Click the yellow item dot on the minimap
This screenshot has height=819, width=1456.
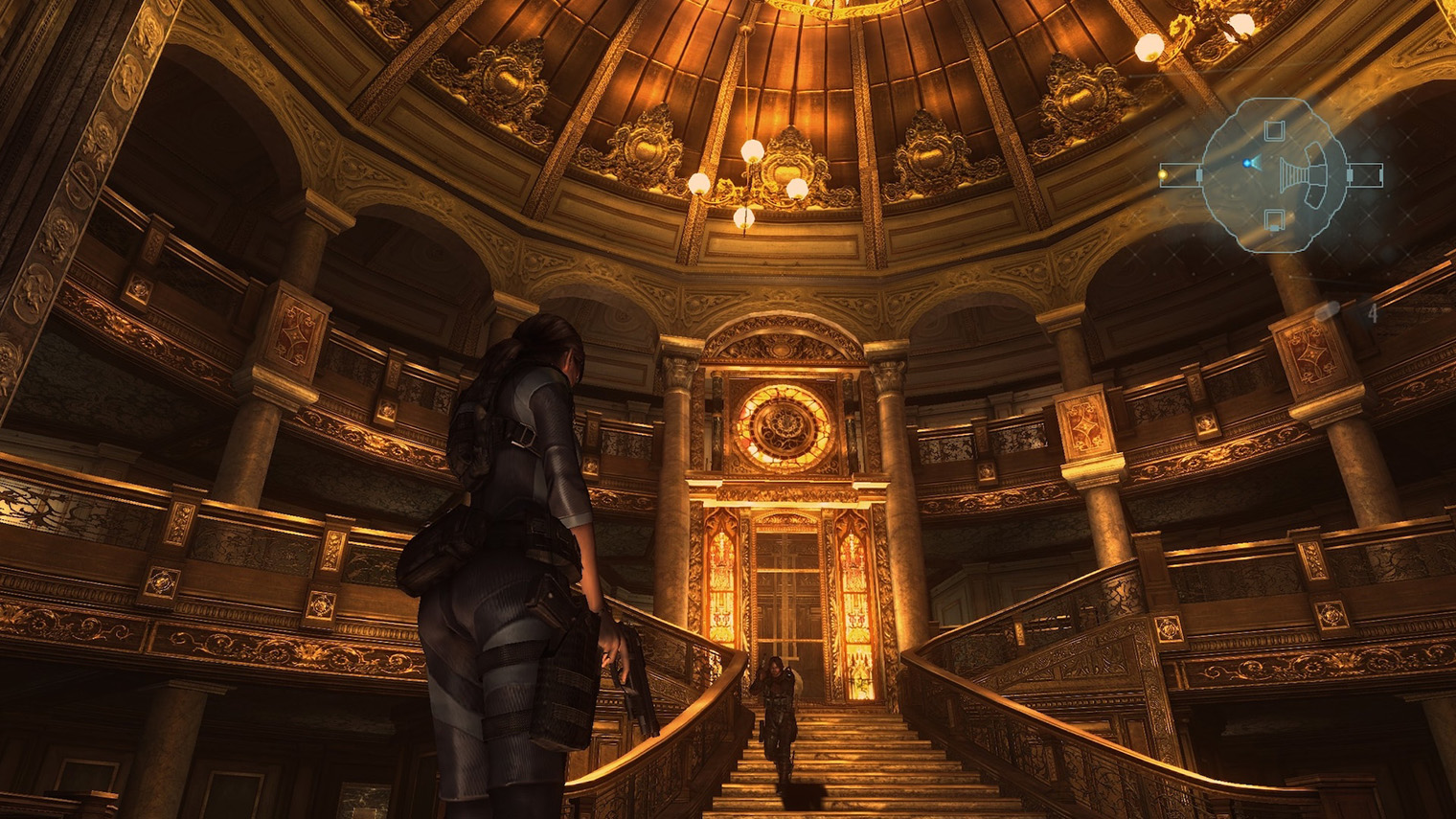click(1162, 173)
